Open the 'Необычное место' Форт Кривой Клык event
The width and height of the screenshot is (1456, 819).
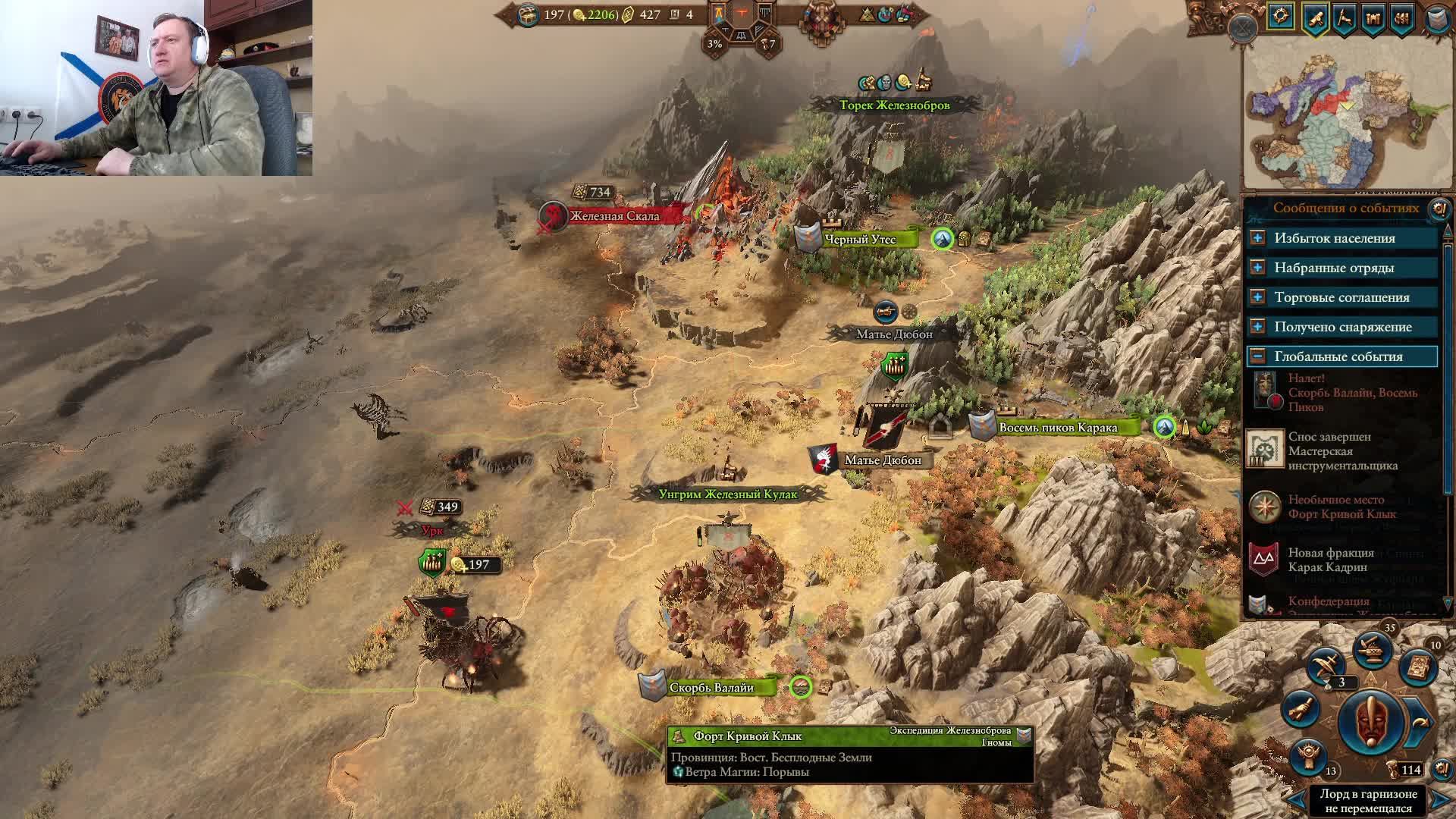coord(1342,507)
